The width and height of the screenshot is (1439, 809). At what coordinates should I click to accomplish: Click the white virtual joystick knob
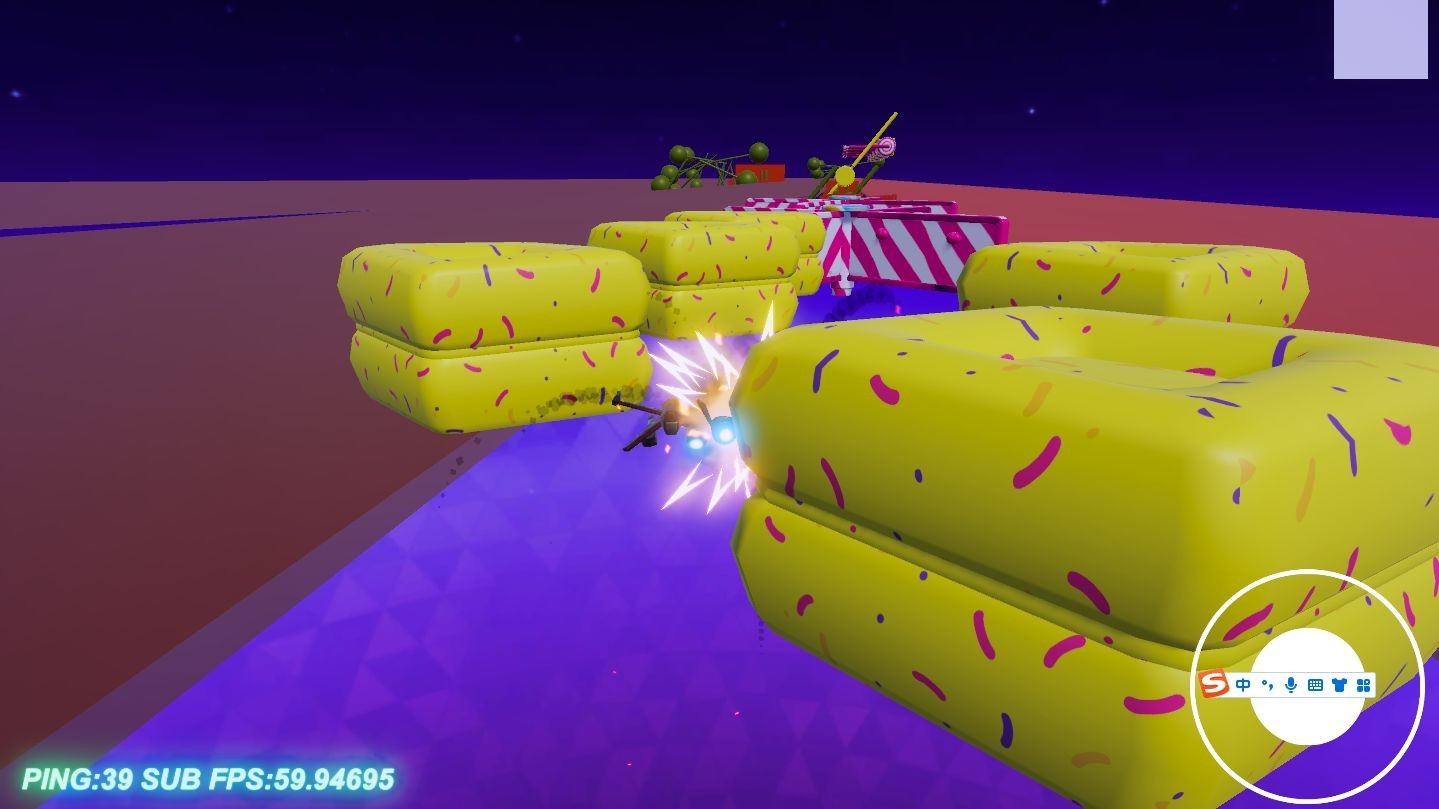[x=1308, y=718]
